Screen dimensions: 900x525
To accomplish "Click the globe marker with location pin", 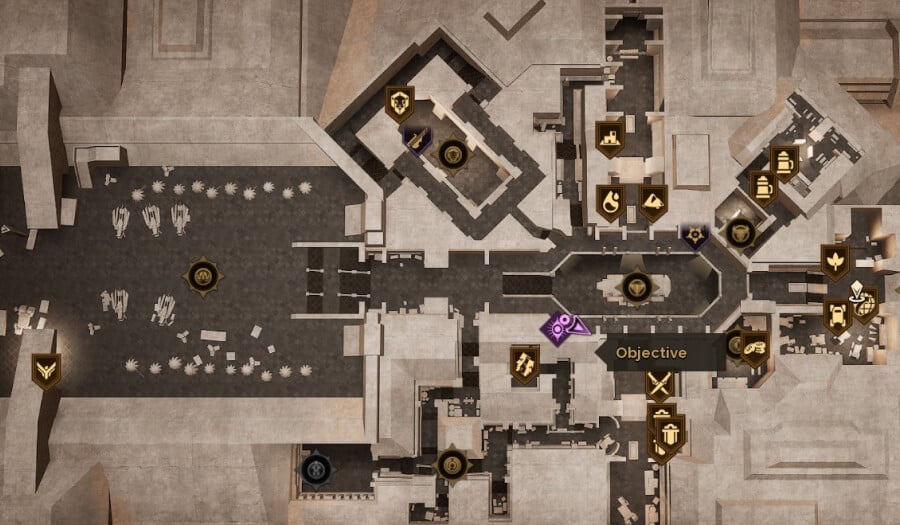I will click(x=863, y=301).
